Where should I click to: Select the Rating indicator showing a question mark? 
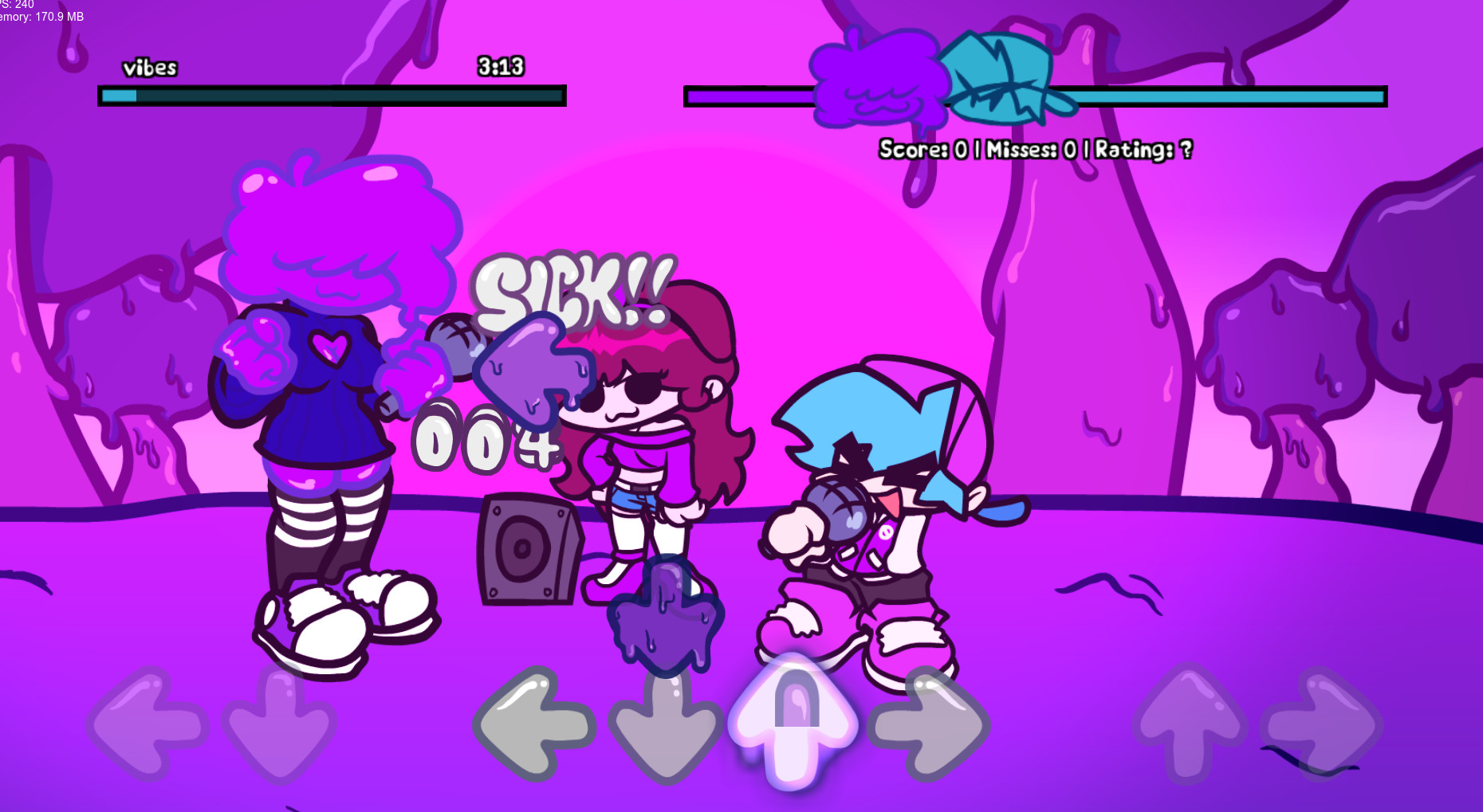point(1142,149)
